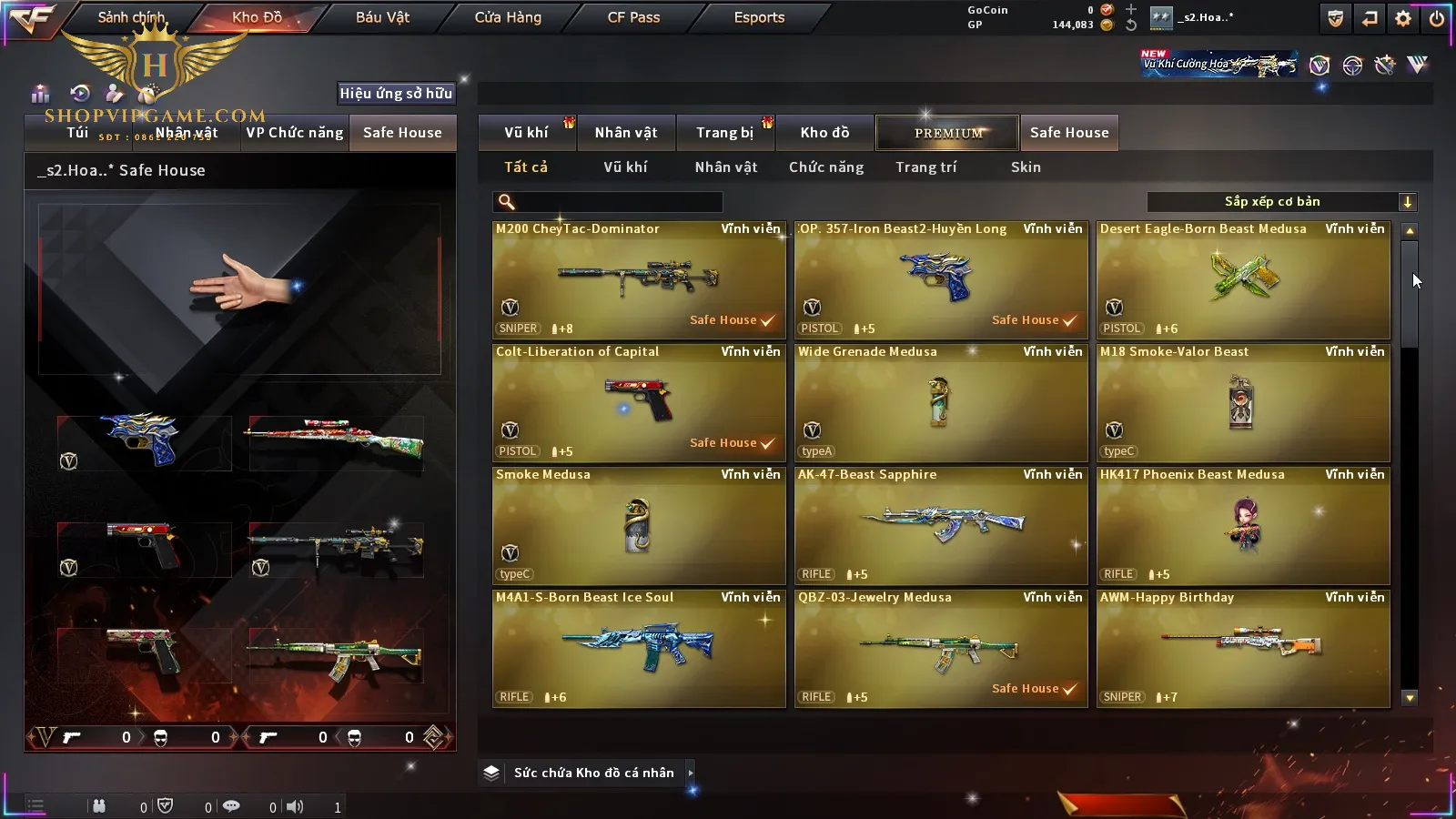Return to Sảnh chính lobby
1456x819 pixels.
[x=132, y=17]
